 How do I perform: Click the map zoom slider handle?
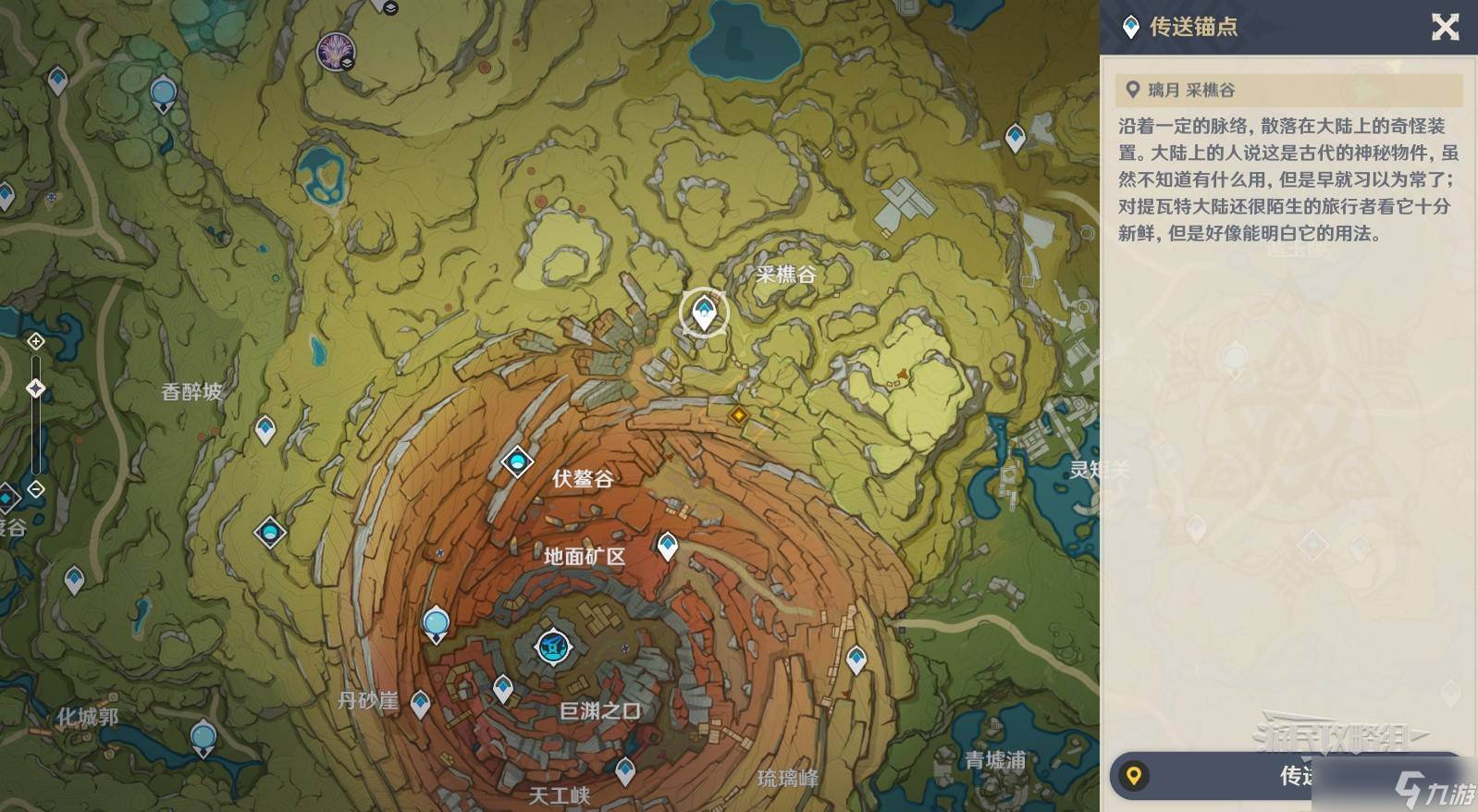tap(36, 388)
